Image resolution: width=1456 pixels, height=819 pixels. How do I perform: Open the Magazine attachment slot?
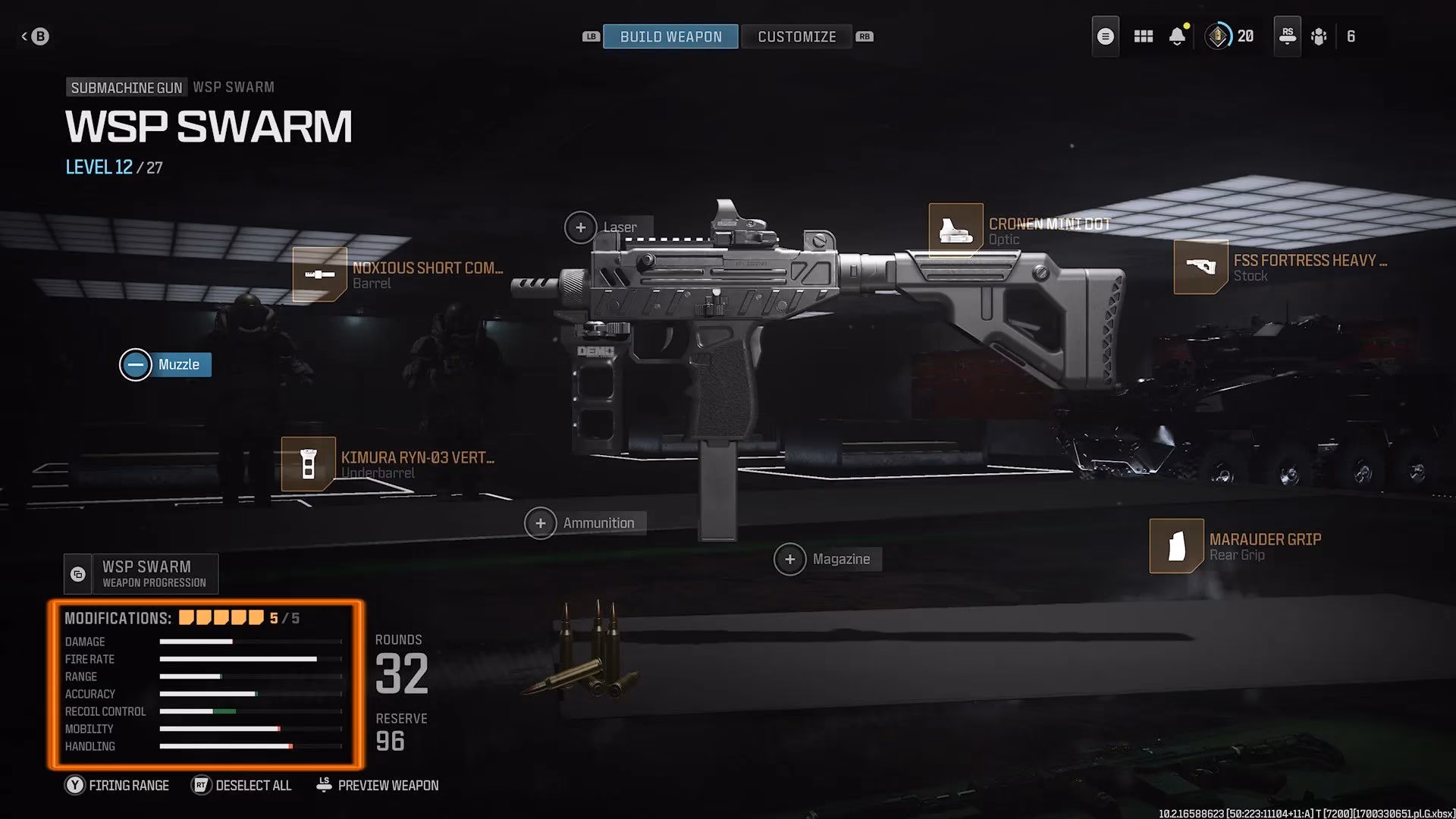(x=790, y=559)
